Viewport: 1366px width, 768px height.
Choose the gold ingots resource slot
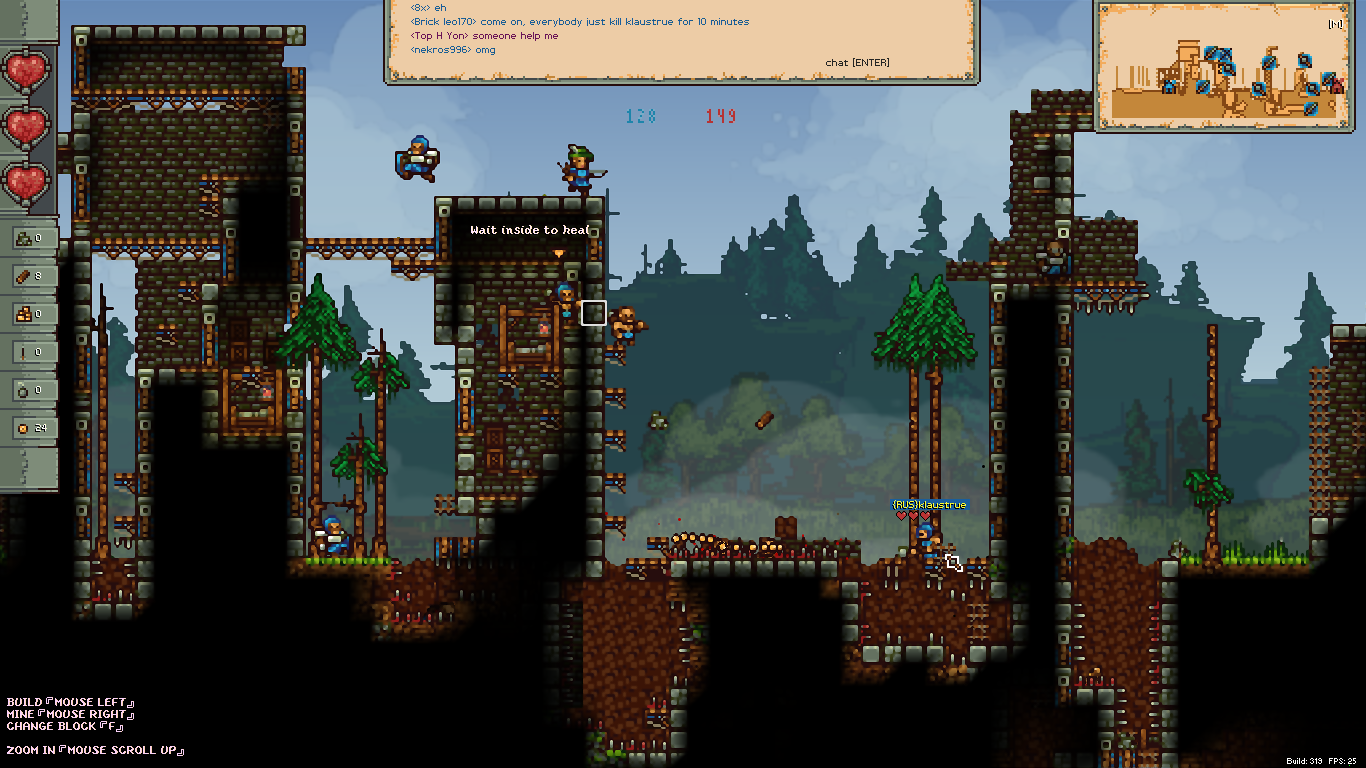(29, 314)
